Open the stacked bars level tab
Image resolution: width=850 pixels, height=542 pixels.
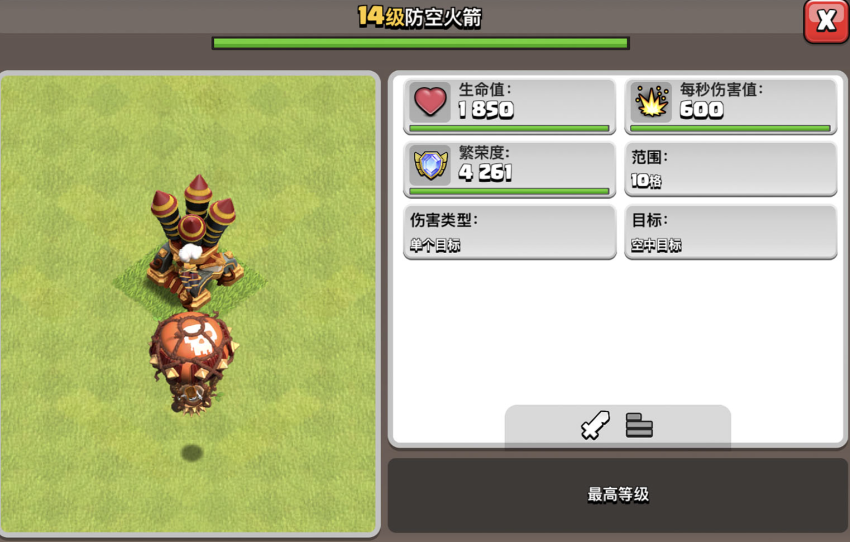[639, 426]
